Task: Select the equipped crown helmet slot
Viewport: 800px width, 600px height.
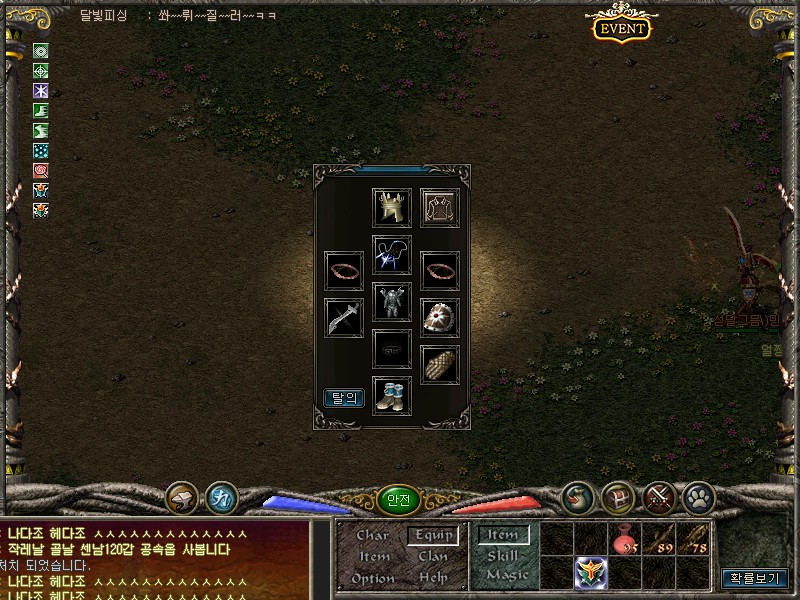Action: [x=392, y=207]
